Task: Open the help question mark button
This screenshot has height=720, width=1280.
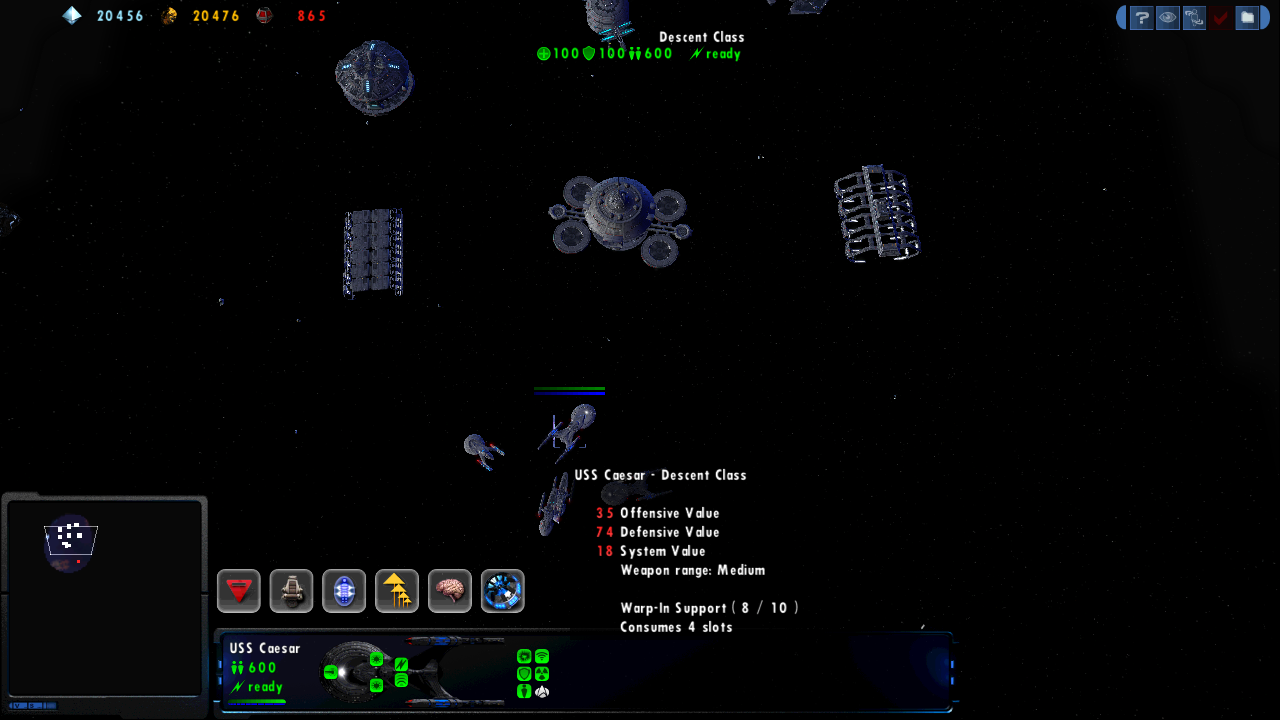Action: pyautogui.click(x=1142, y=18)
